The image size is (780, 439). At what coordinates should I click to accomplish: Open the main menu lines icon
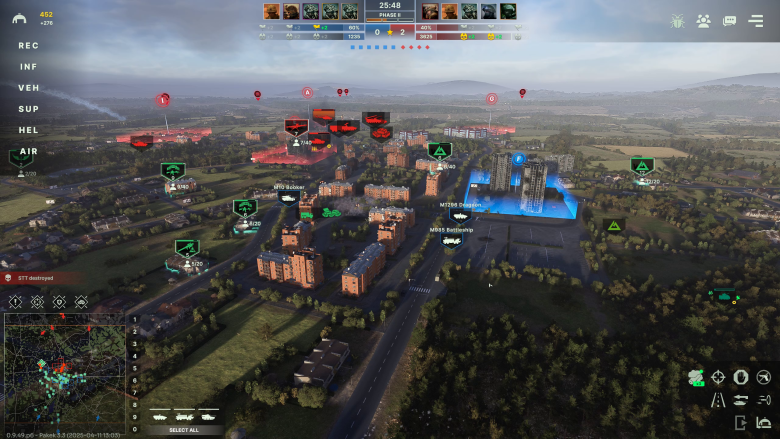coord(755,20)
